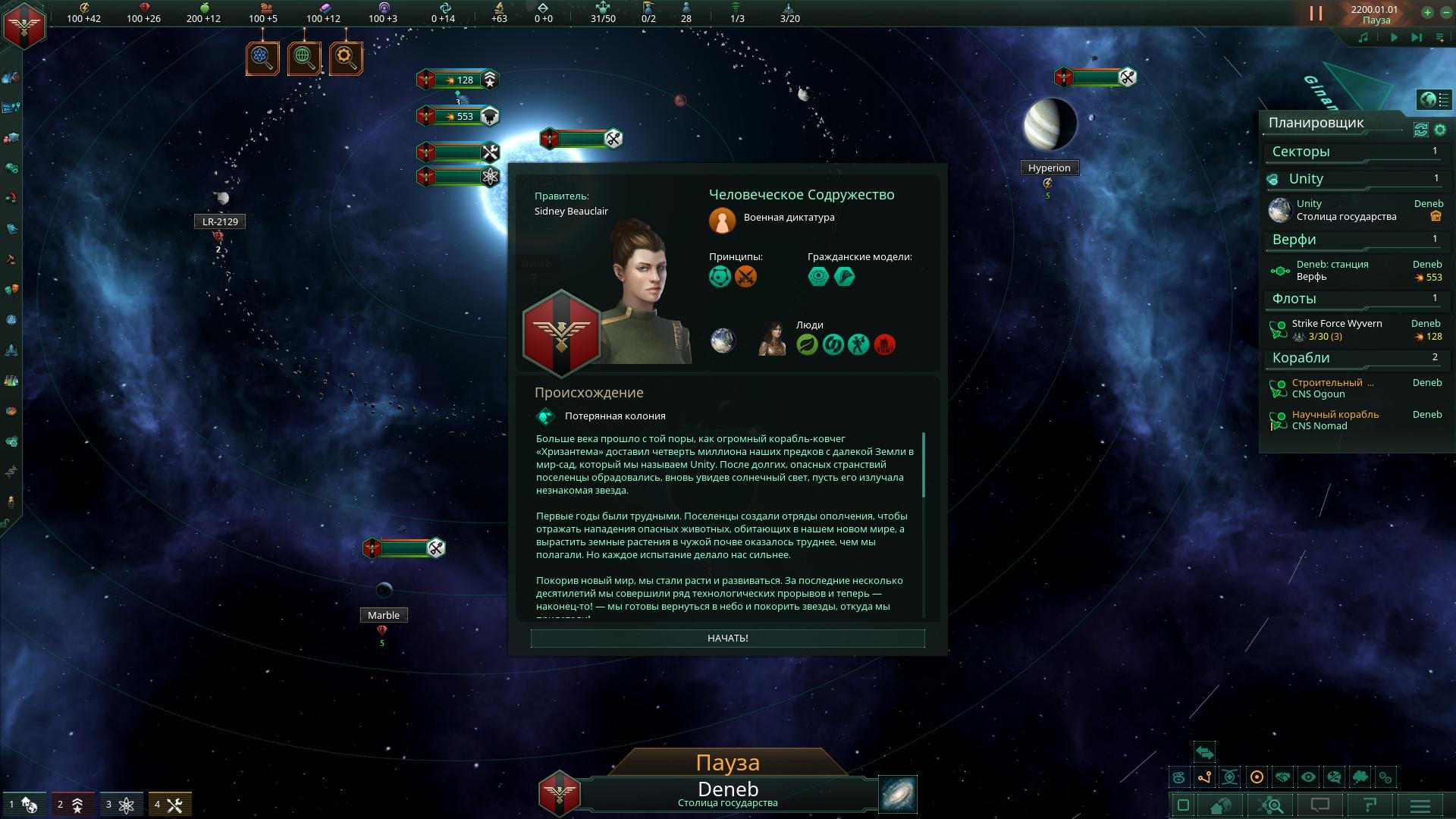Open main menu hamburger button
Screen dimensions: 1456x819
(1420, 805)
